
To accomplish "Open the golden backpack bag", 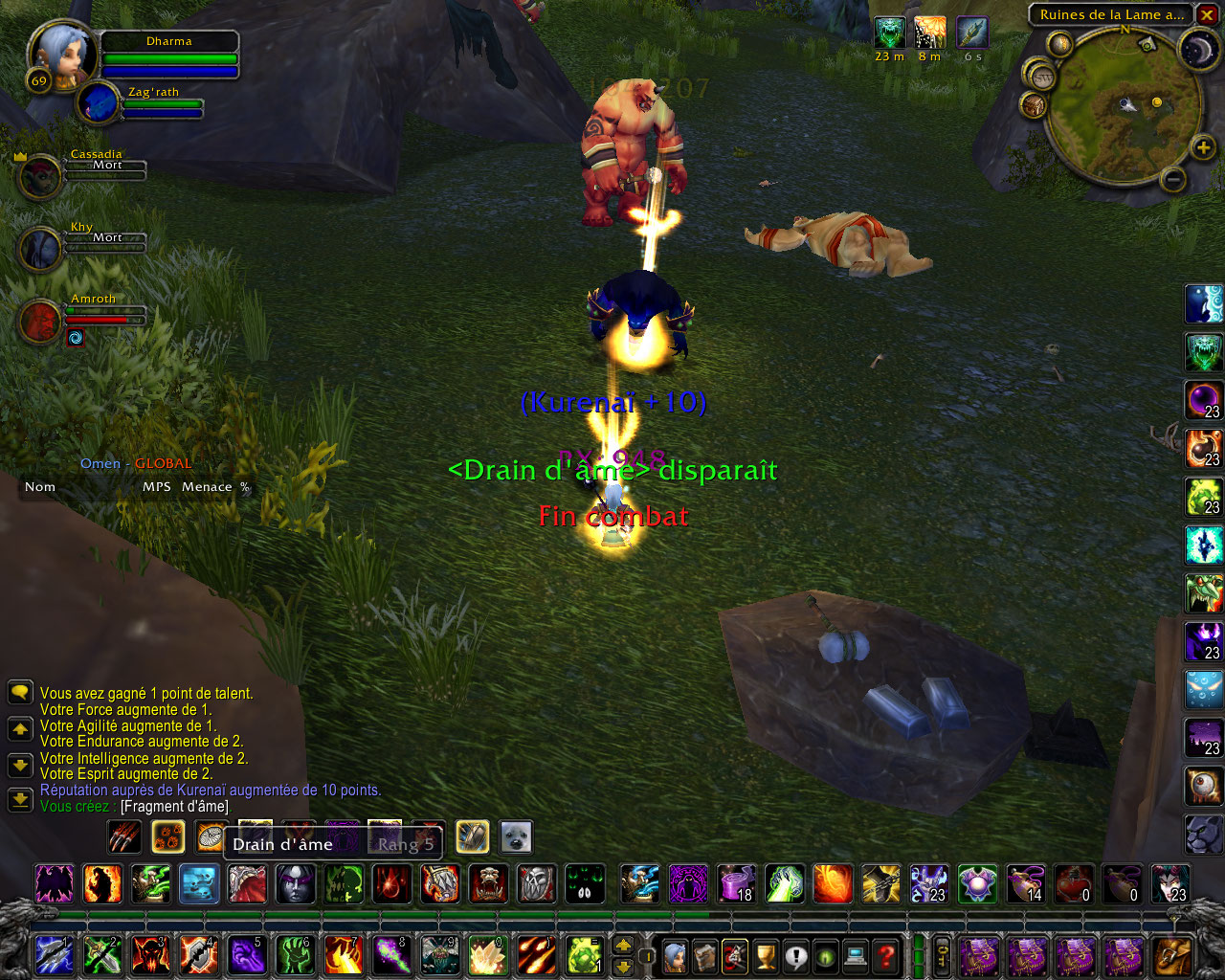I will [1172, 956].
